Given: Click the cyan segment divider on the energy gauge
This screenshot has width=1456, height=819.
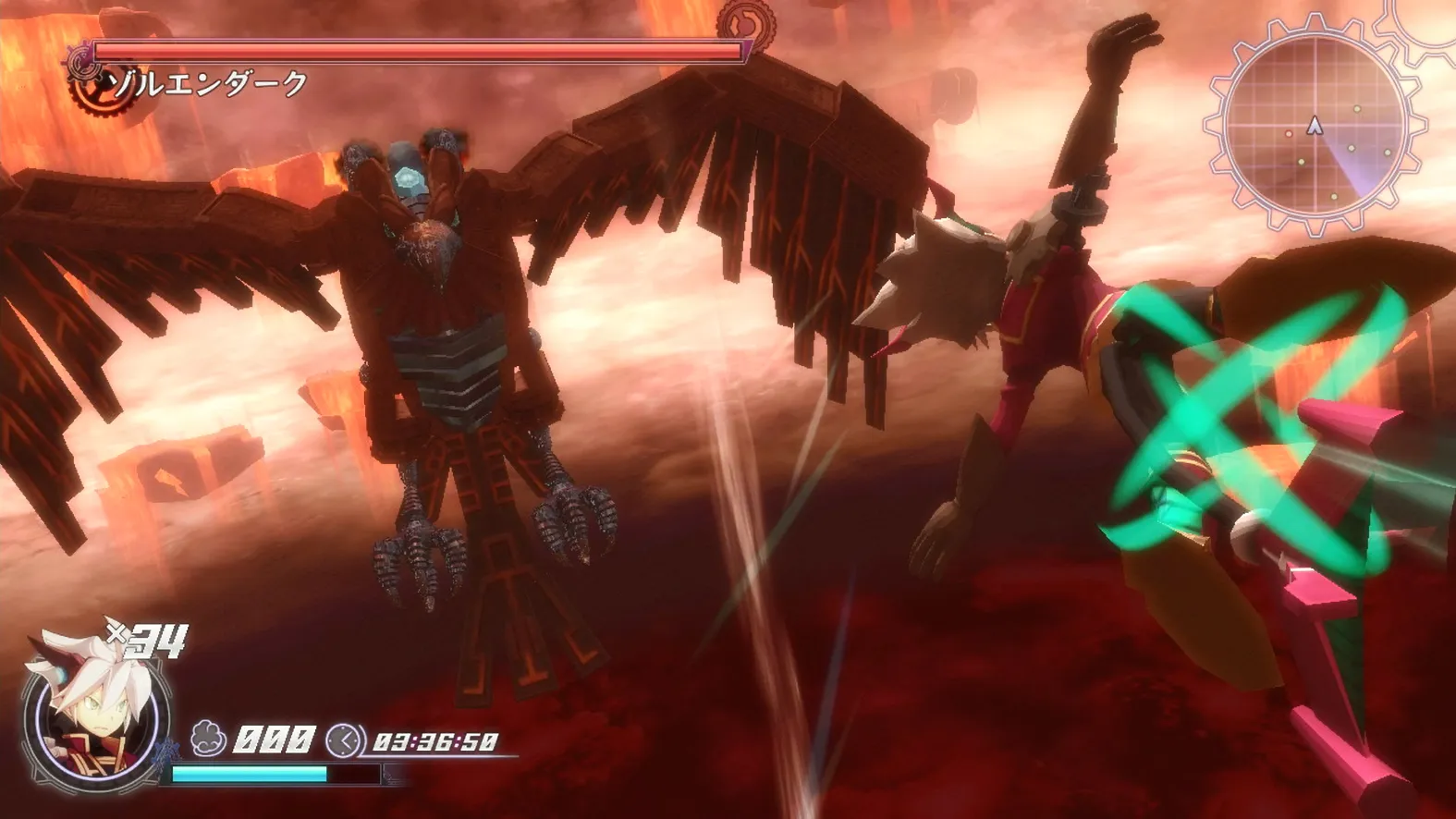Looking at the screenshot, I should click(x=325, y=774).
